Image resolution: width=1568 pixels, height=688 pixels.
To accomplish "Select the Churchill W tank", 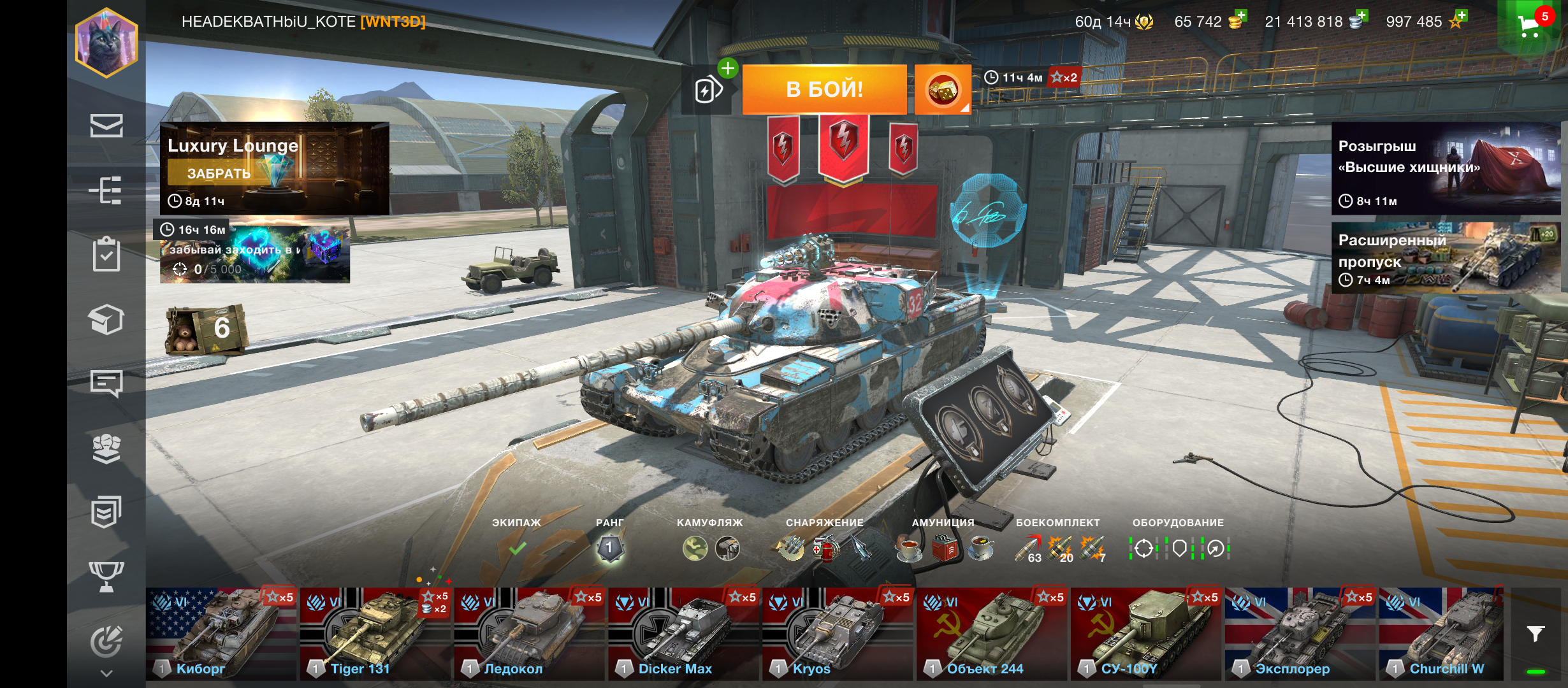I will (1441, 634).
